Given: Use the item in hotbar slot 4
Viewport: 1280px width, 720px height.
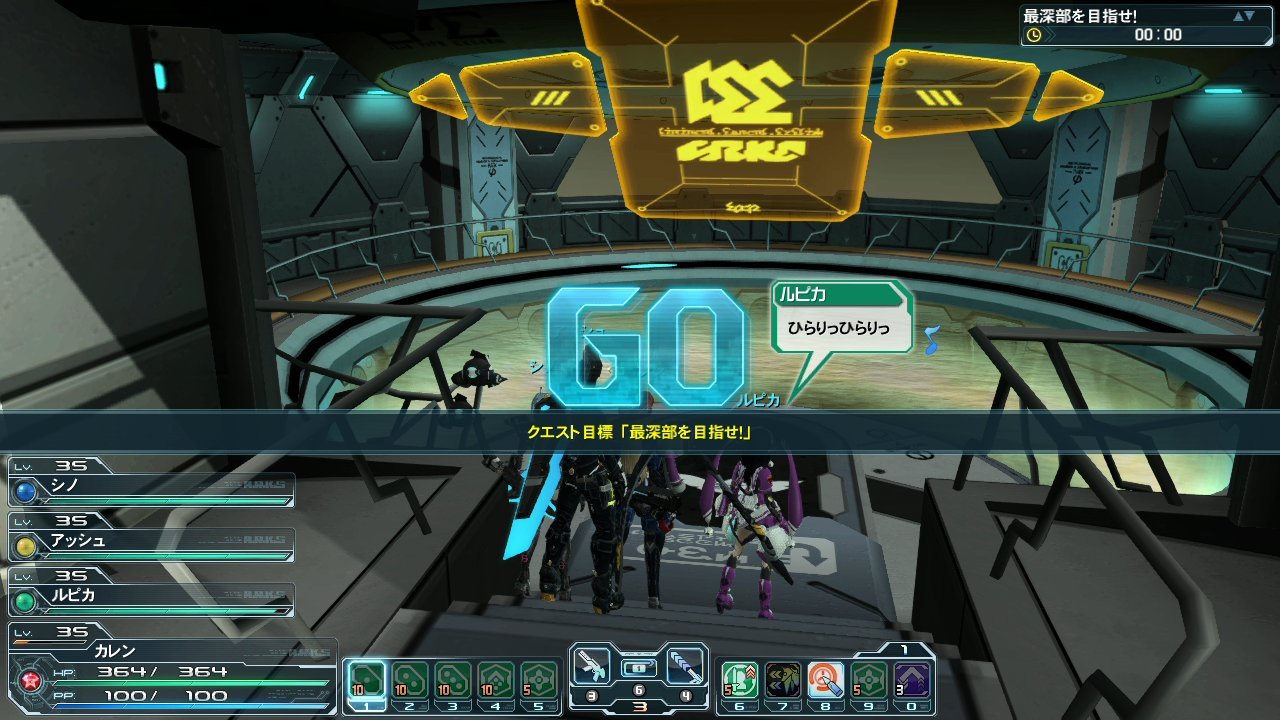Looking at the screenshot, I should coord(495,681).
